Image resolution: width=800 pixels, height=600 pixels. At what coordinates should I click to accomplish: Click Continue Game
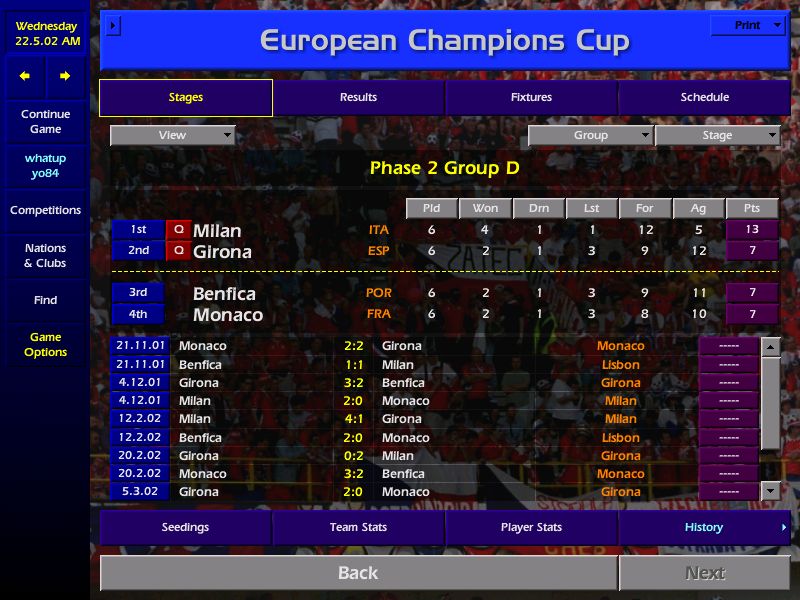point(46,121)
